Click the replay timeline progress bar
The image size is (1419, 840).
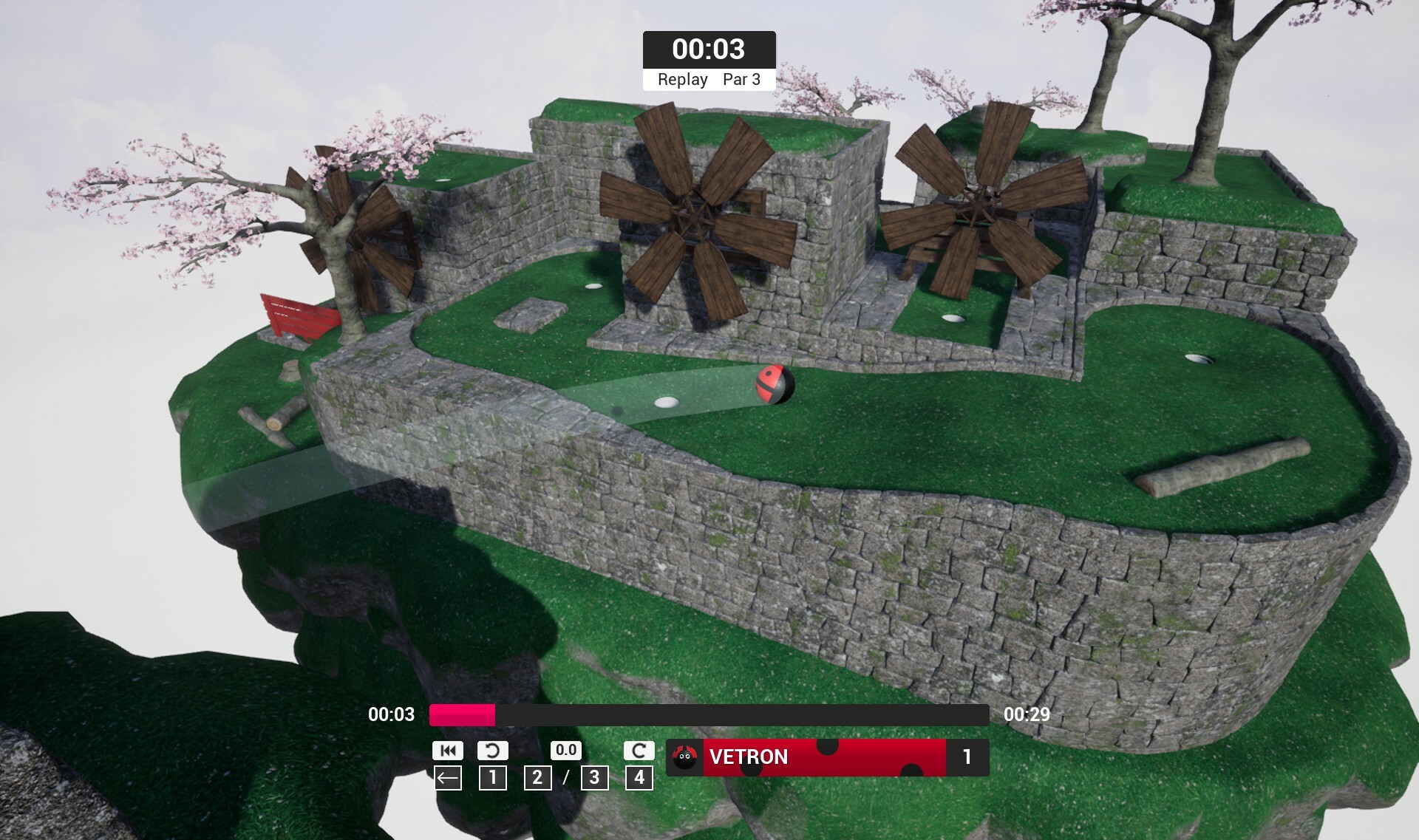(x=709, y=714)
